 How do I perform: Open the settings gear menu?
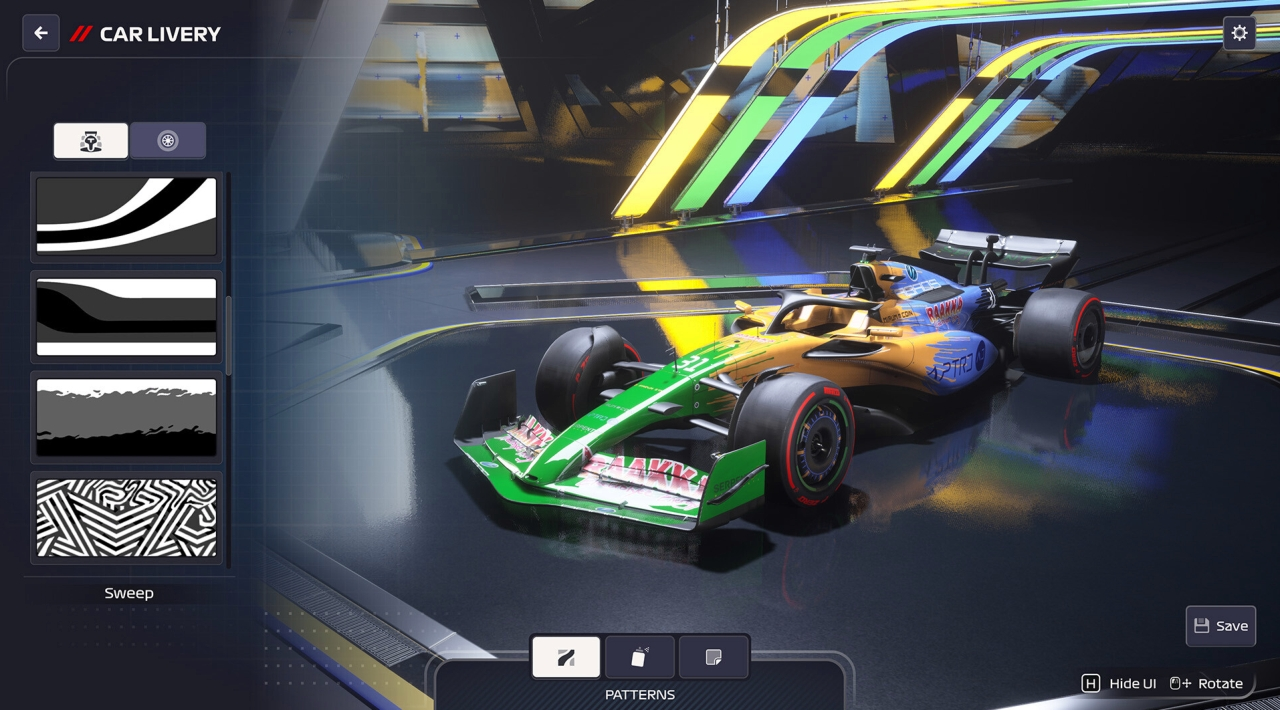[1239, 33]
